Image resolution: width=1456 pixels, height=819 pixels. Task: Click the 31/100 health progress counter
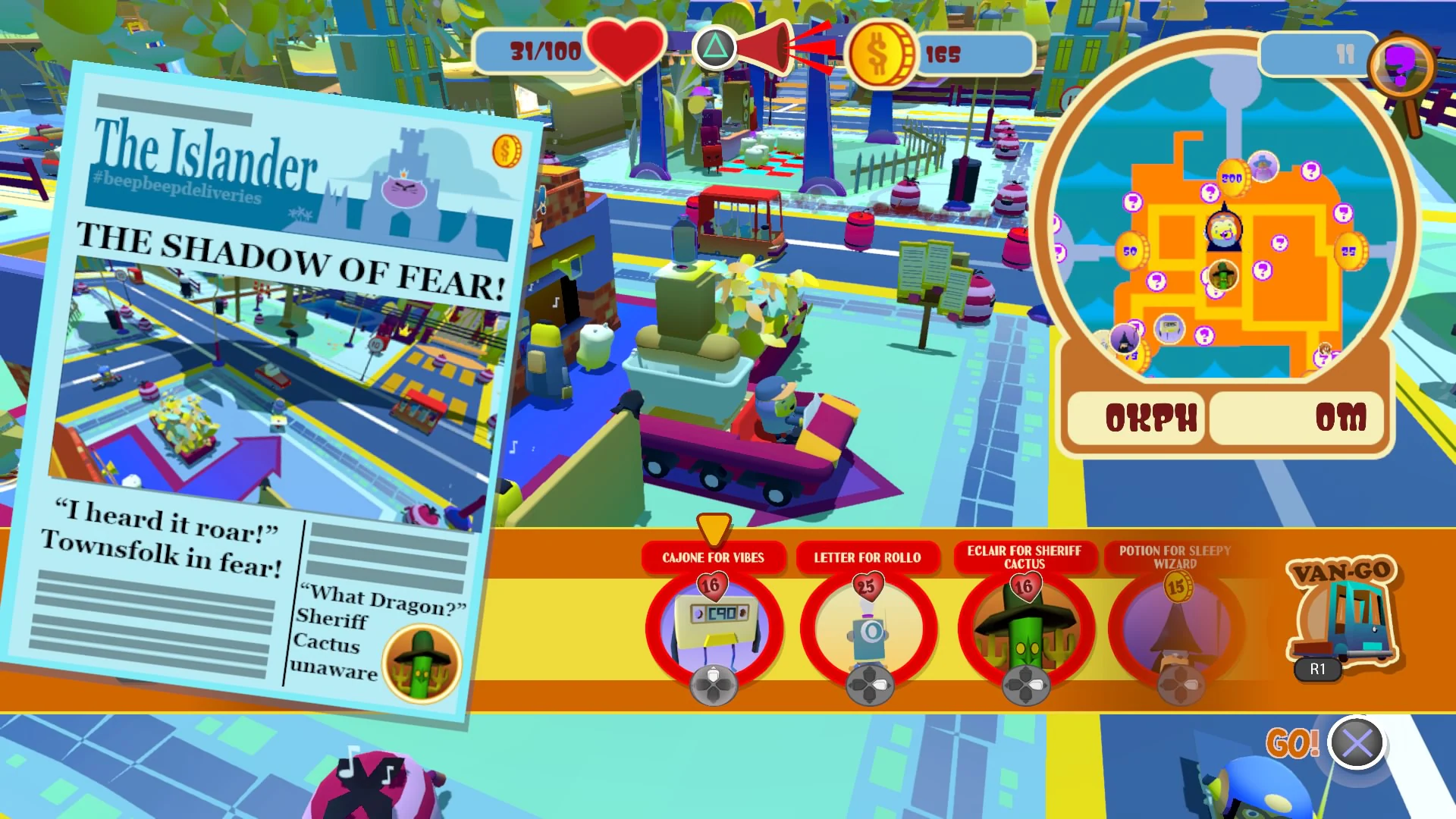[x=544, y=52]
